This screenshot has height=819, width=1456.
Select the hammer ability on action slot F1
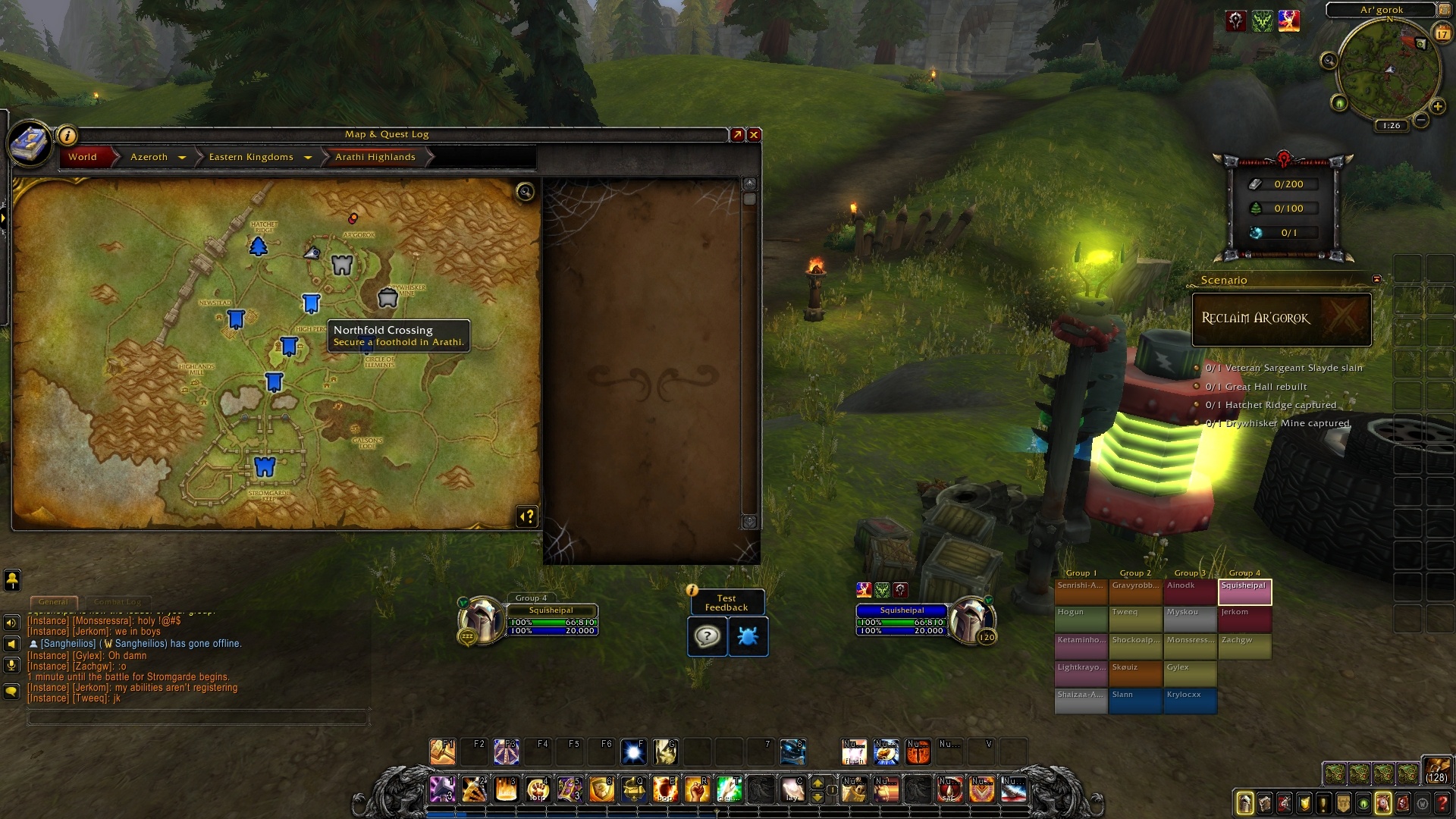(444, 752)
